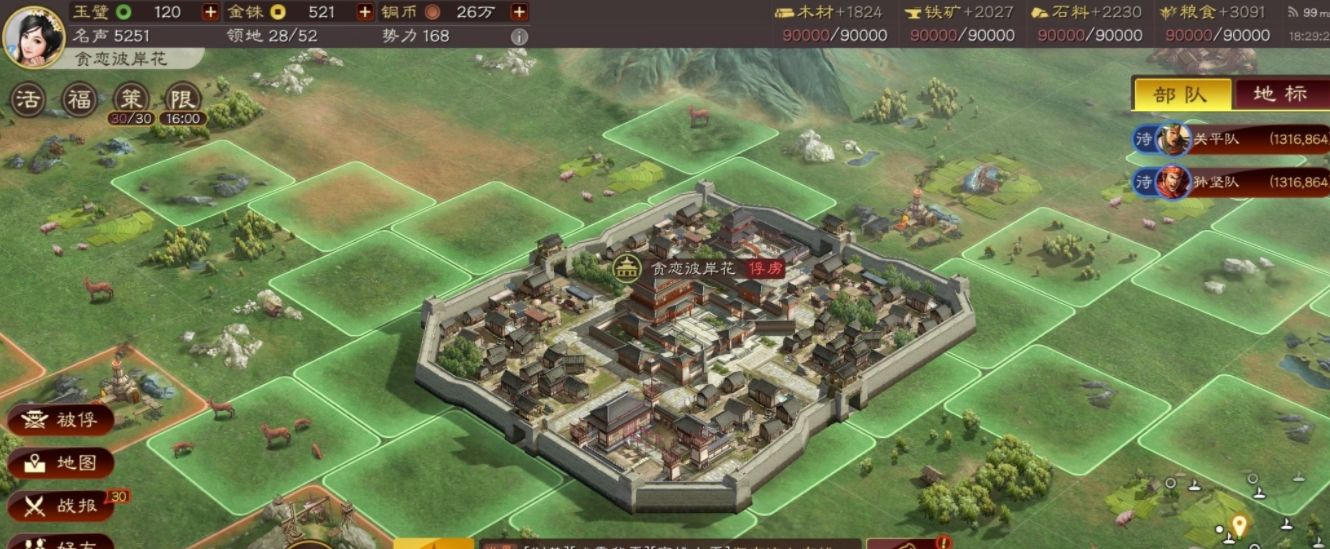The image size is (1330, 549).
Task: Click the 贪恋彼岸花 city name label
Action: tap(693, 268)
